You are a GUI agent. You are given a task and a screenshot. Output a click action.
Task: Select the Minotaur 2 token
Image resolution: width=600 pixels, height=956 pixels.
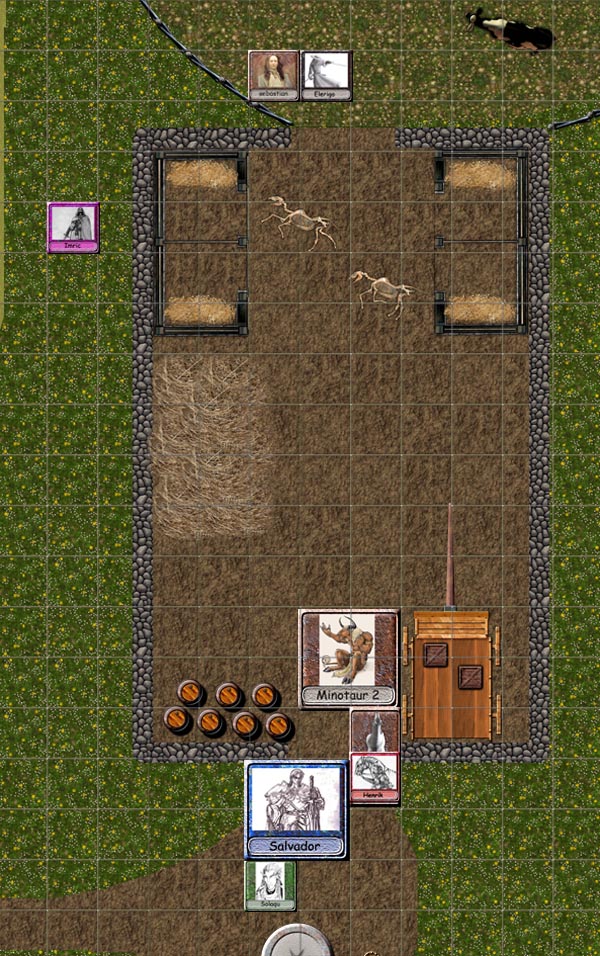[349, 658]
